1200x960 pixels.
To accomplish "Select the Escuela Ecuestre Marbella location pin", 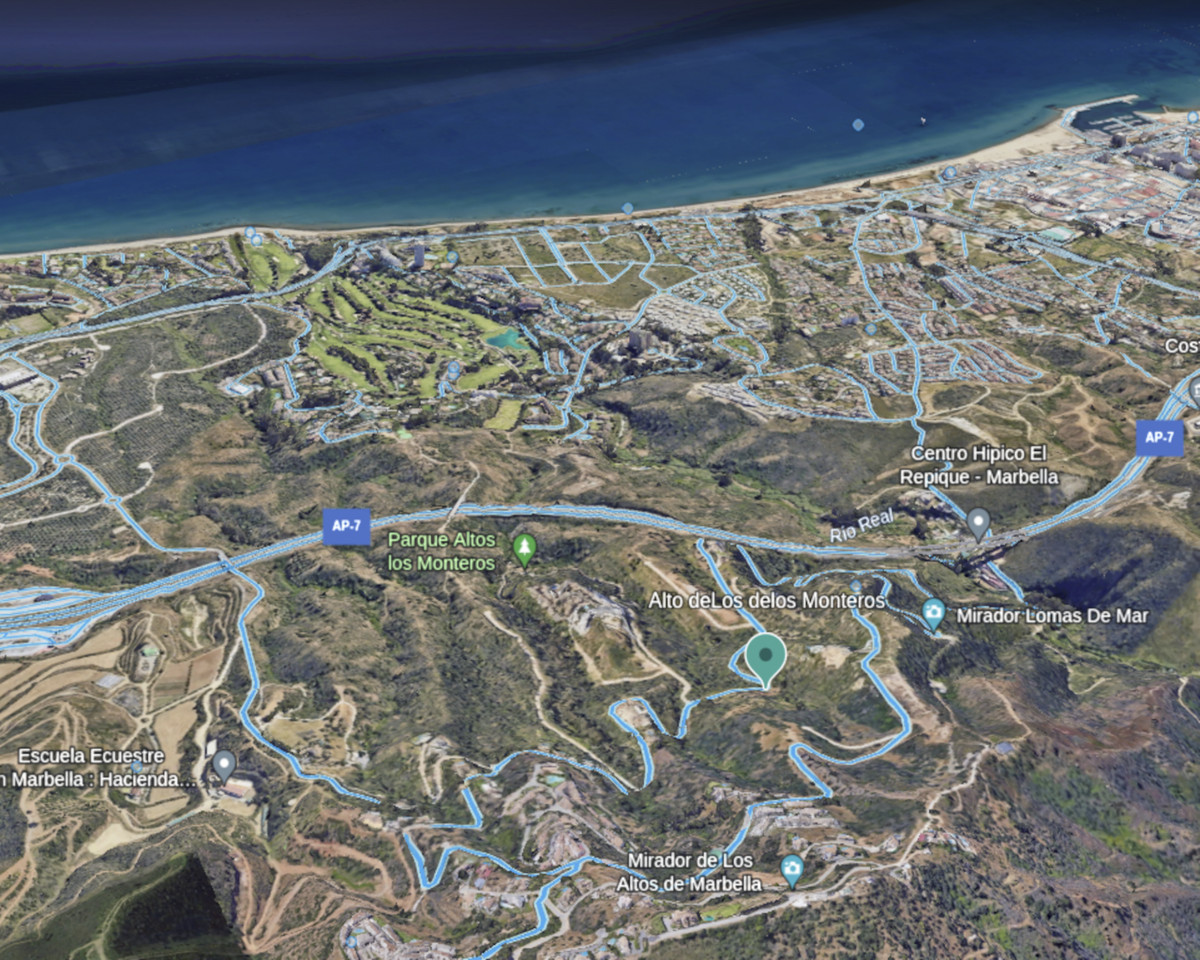I will coord(224,766).
